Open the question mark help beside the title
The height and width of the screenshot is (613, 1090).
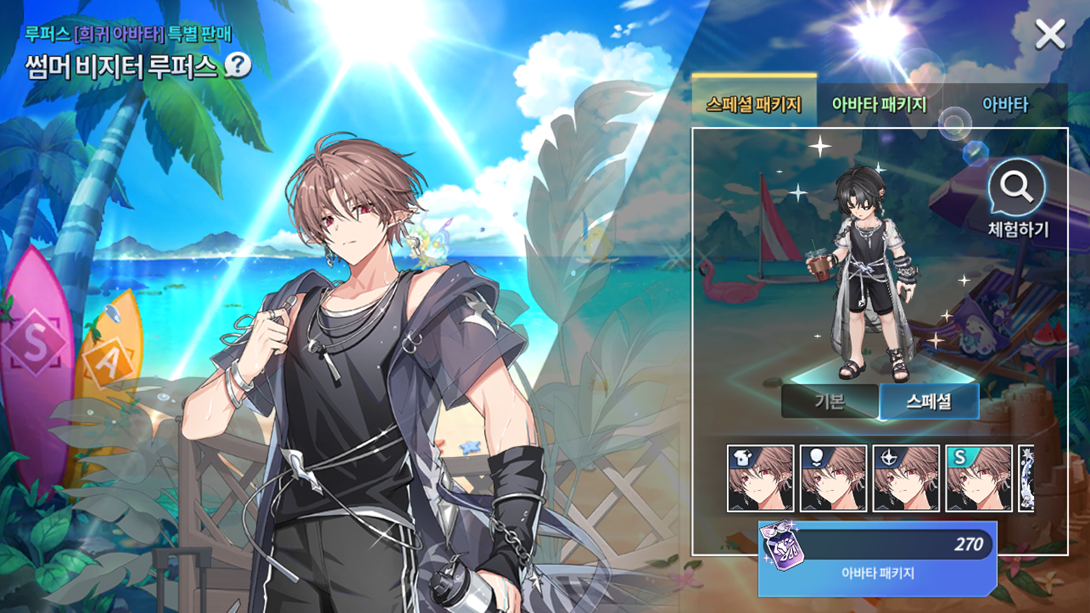(237, 66)
